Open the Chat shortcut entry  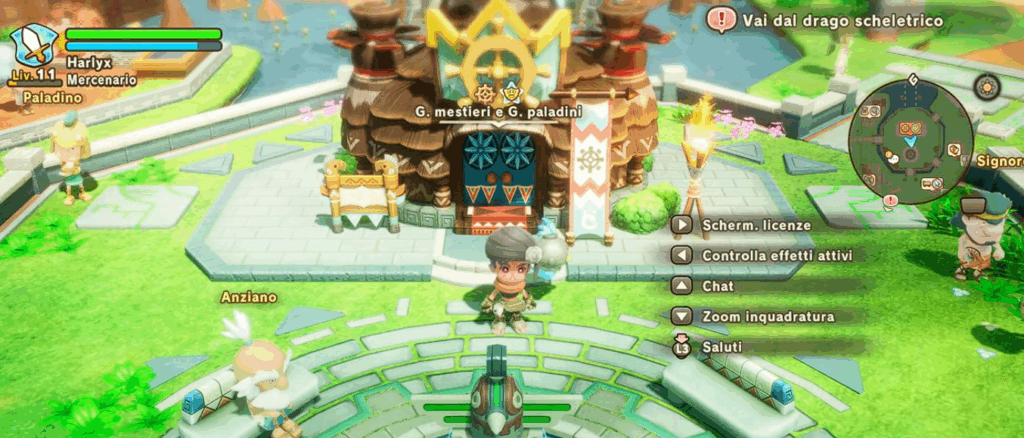[718, 286]
